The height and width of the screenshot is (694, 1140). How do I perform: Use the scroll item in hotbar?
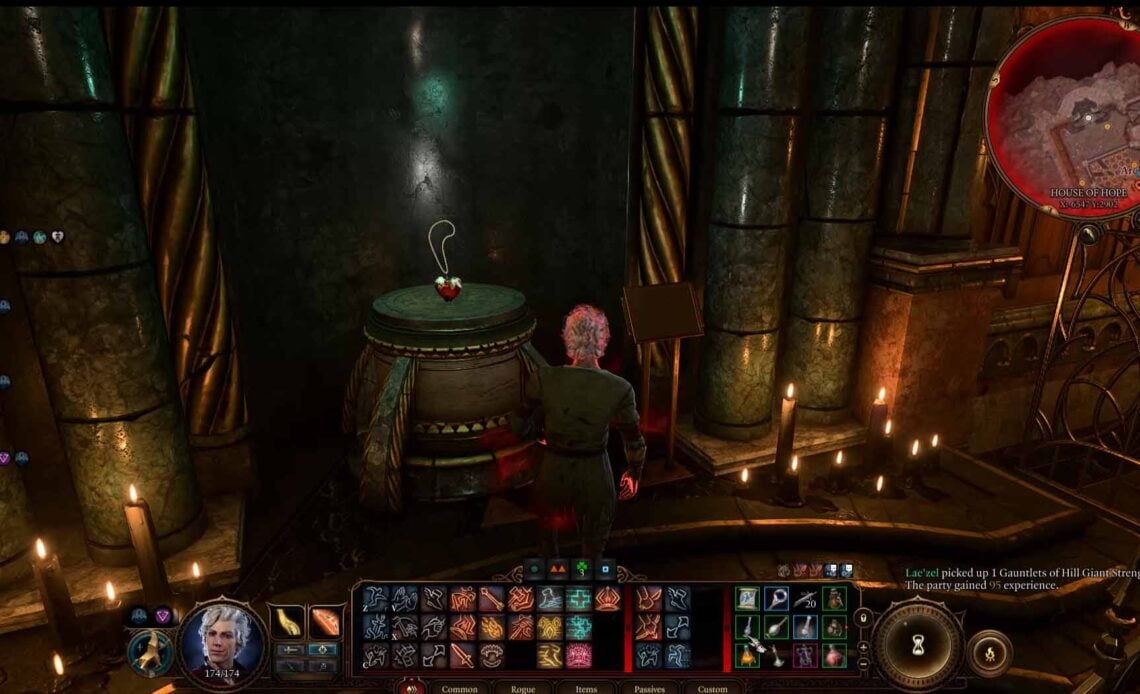(x=747, y=599)
